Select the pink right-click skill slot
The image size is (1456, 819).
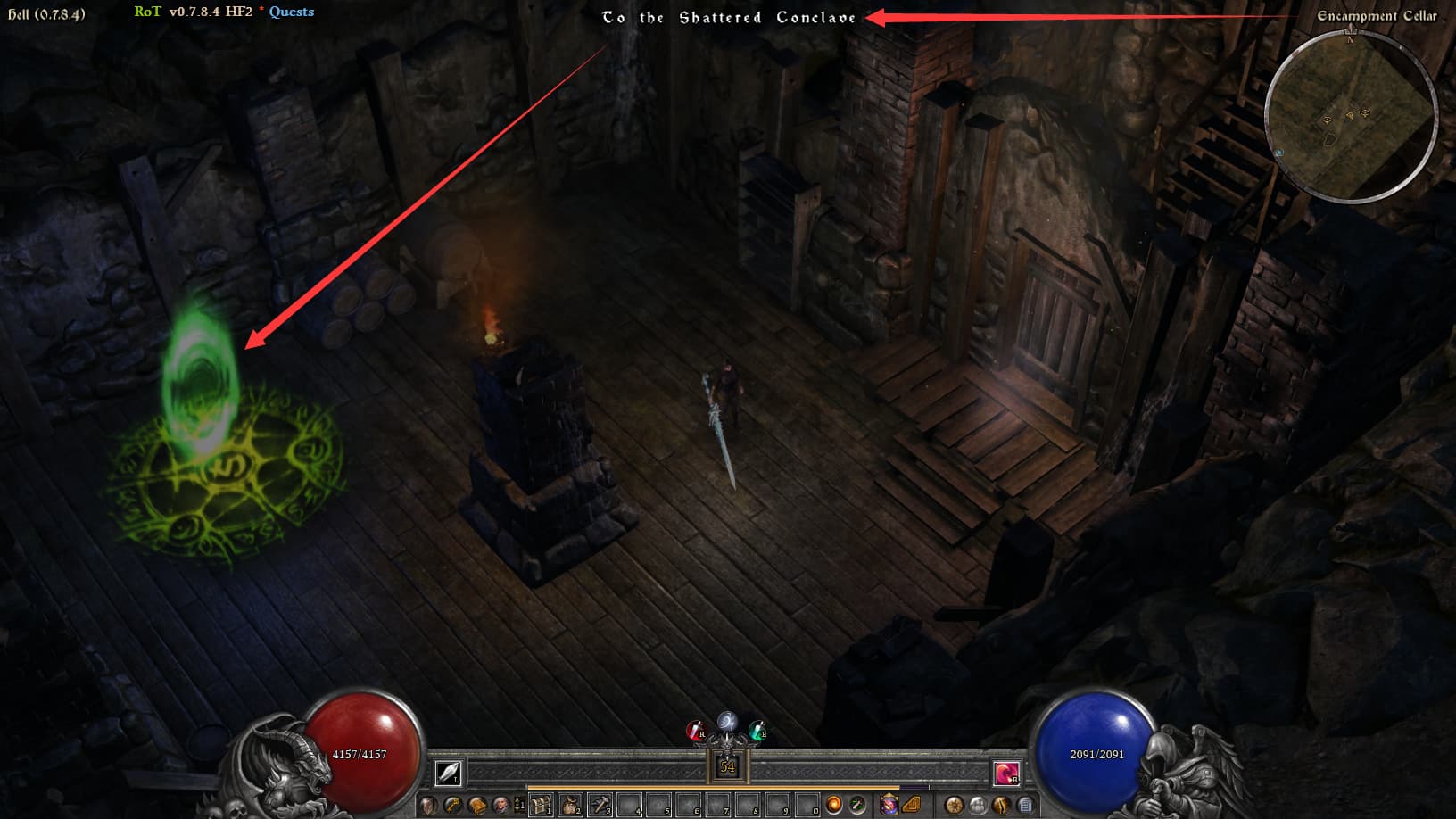coord(1006,773)
